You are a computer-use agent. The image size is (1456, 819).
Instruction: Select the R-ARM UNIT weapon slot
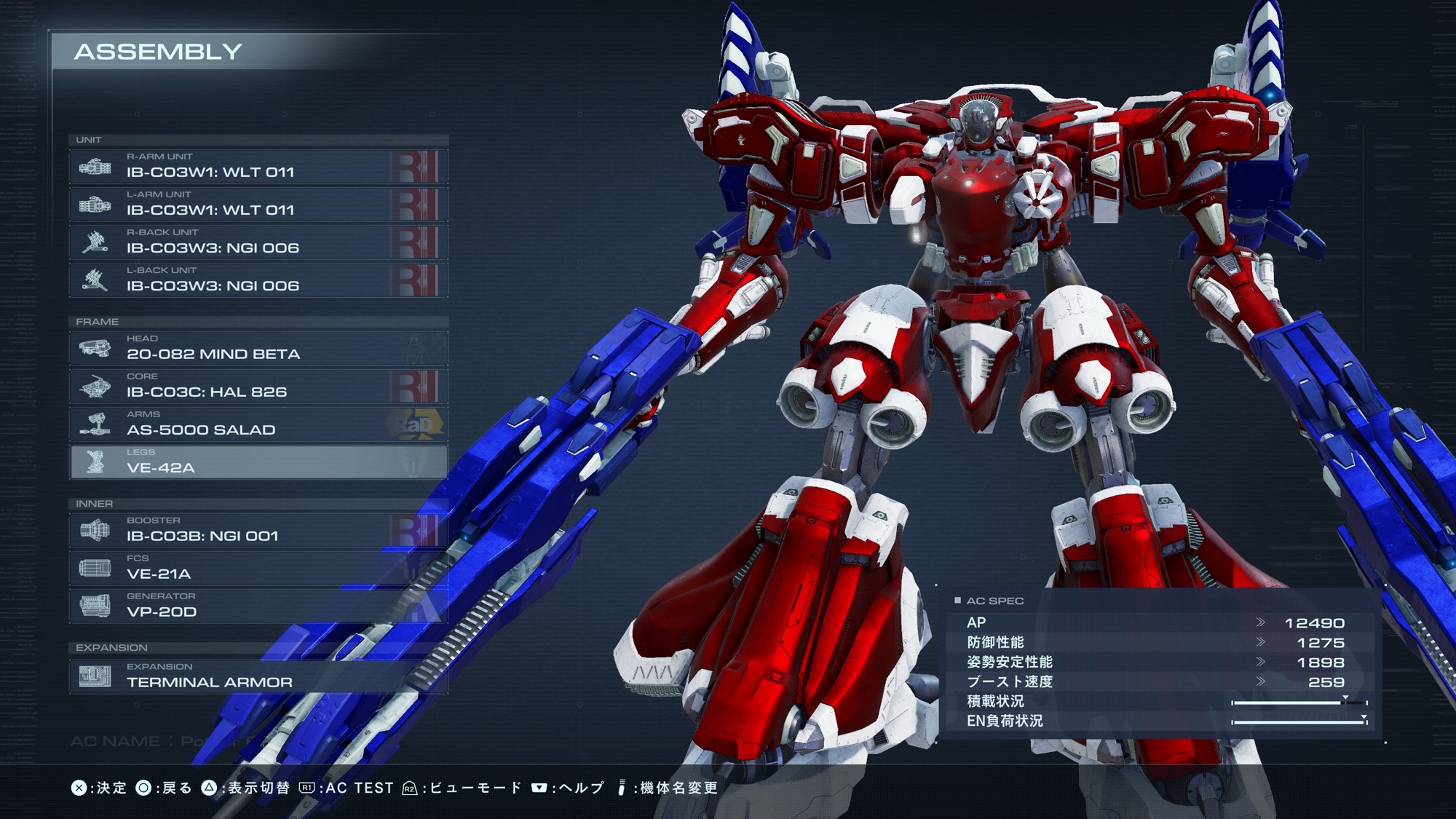(x=258, y=166)
